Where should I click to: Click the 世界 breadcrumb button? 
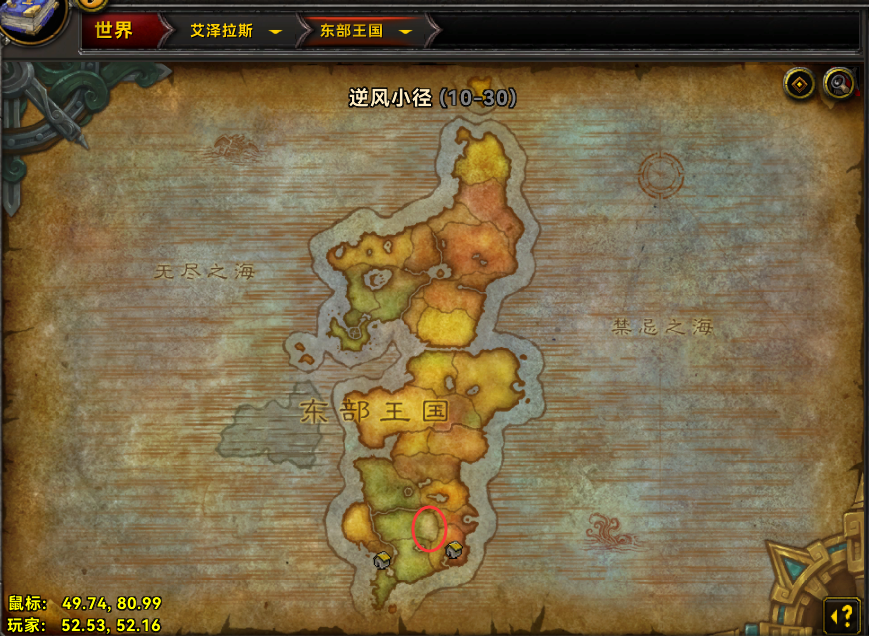click(x=114, y=30)
